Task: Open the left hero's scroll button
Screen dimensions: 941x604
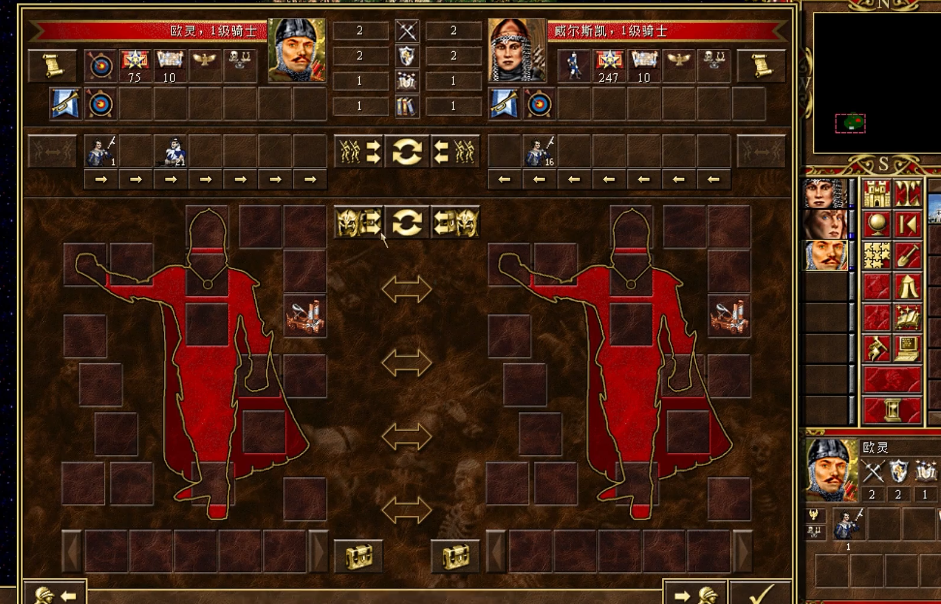Action: (52, 66)
